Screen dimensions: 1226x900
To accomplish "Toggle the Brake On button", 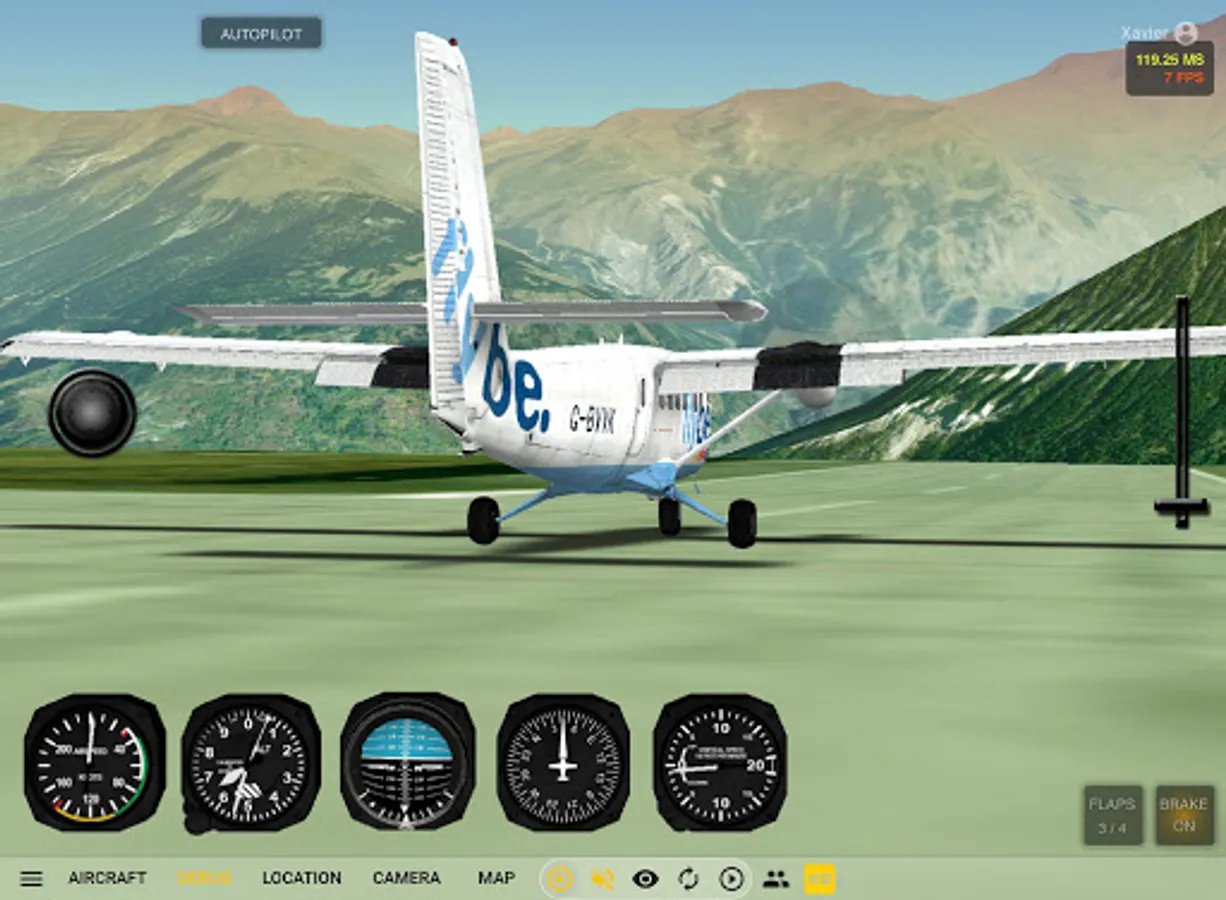I will pos(1184,815).
